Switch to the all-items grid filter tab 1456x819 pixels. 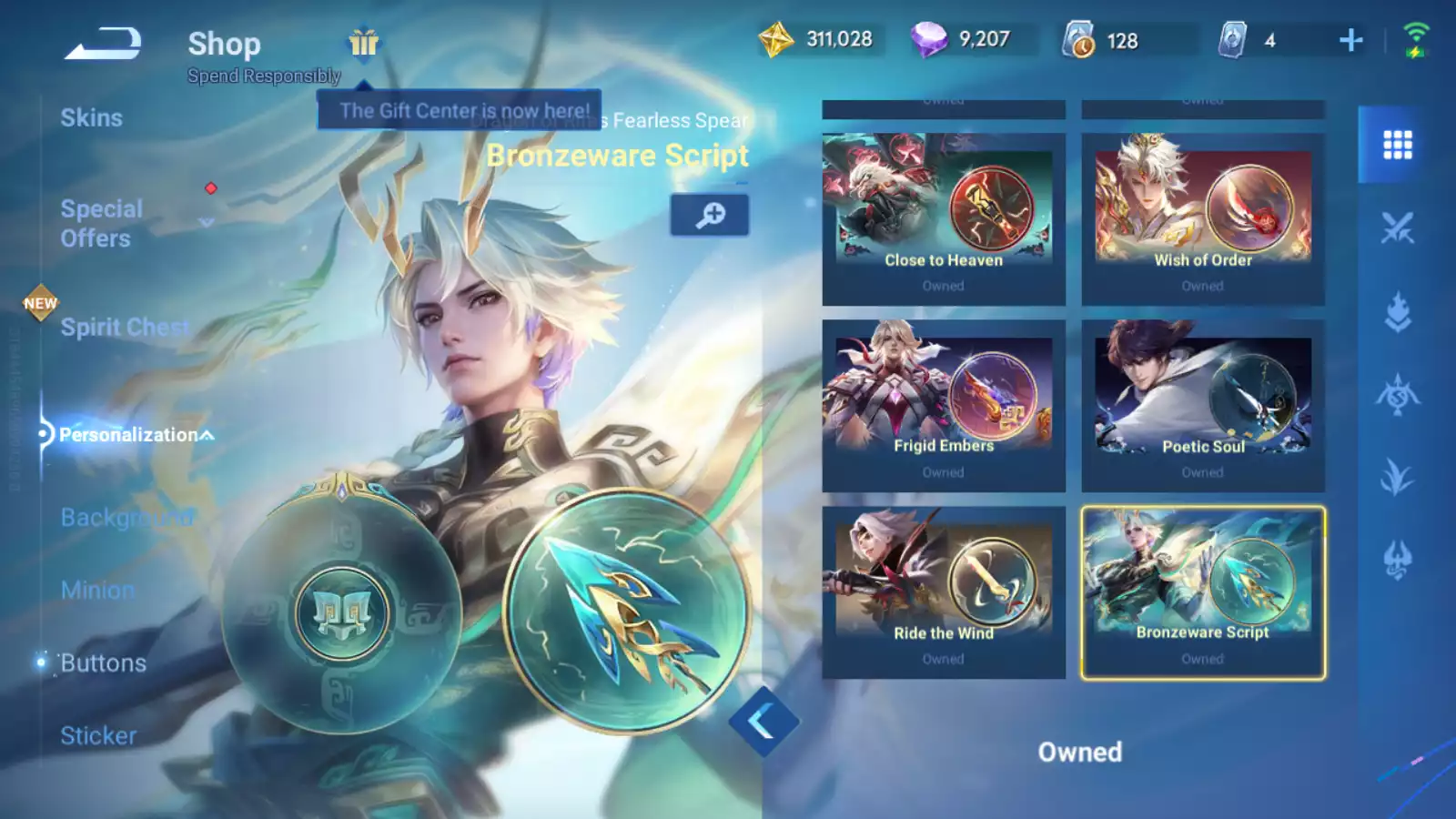point(1397,145)
